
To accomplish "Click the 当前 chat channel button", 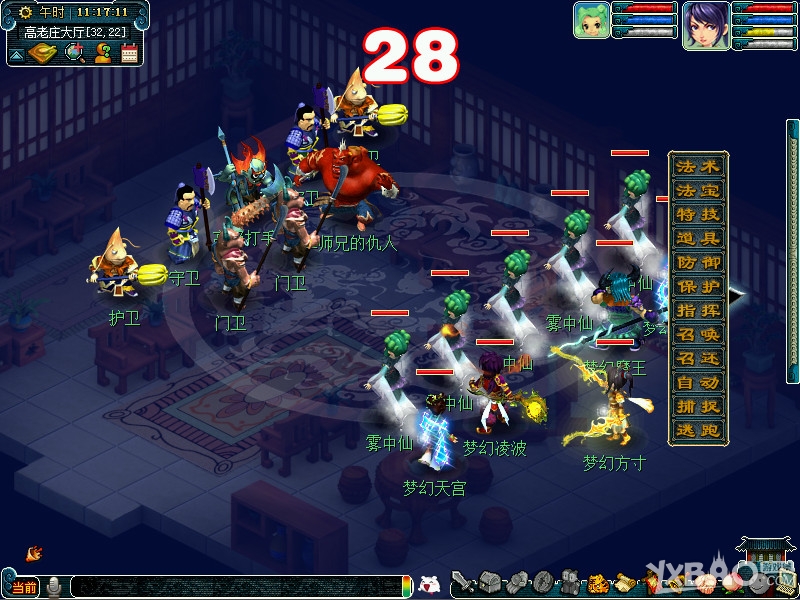I will click(23, 587).
